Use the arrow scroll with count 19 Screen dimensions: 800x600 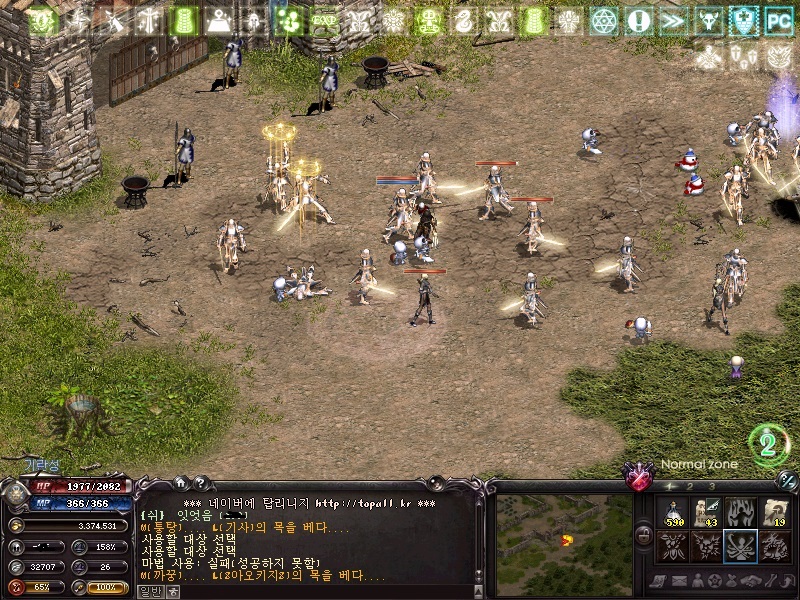(x=775, y=513)
